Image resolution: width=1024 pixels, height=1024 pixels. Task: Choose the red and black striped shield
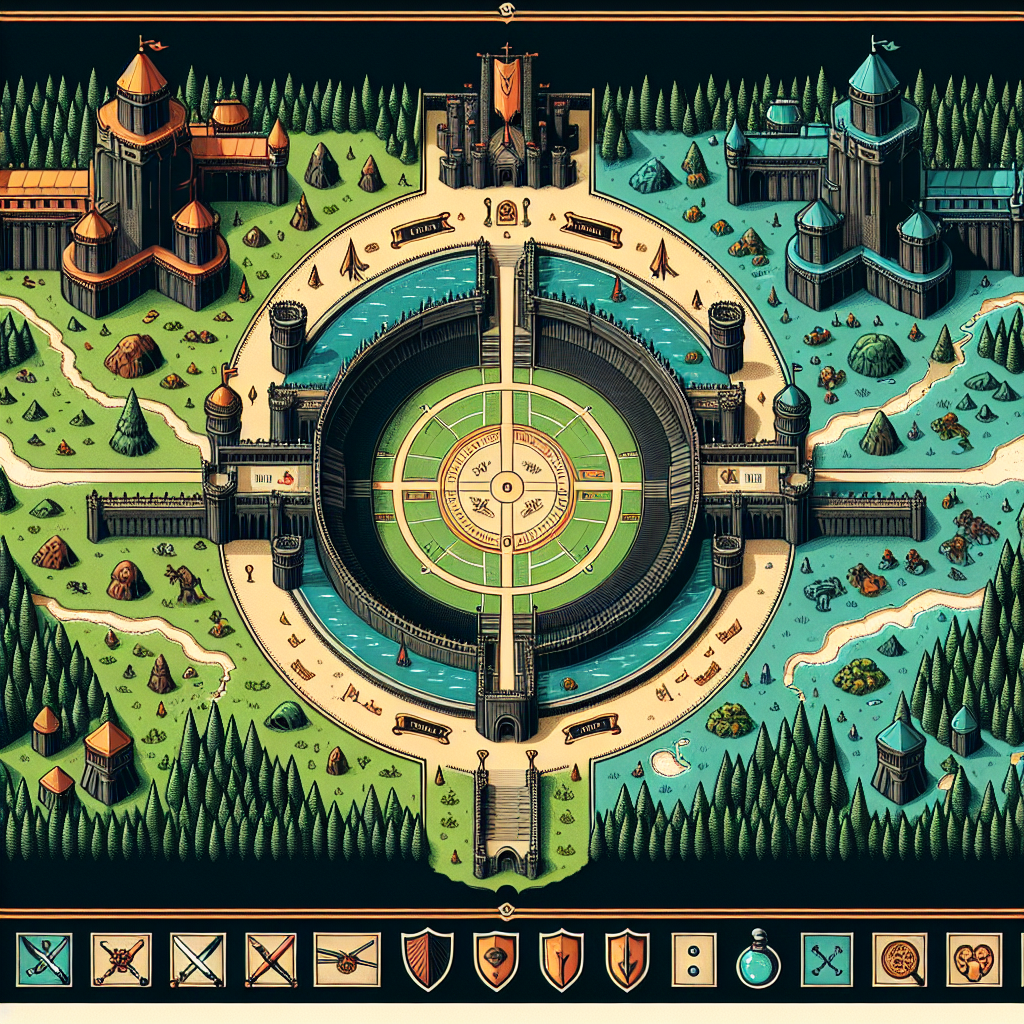click(426, 960)
